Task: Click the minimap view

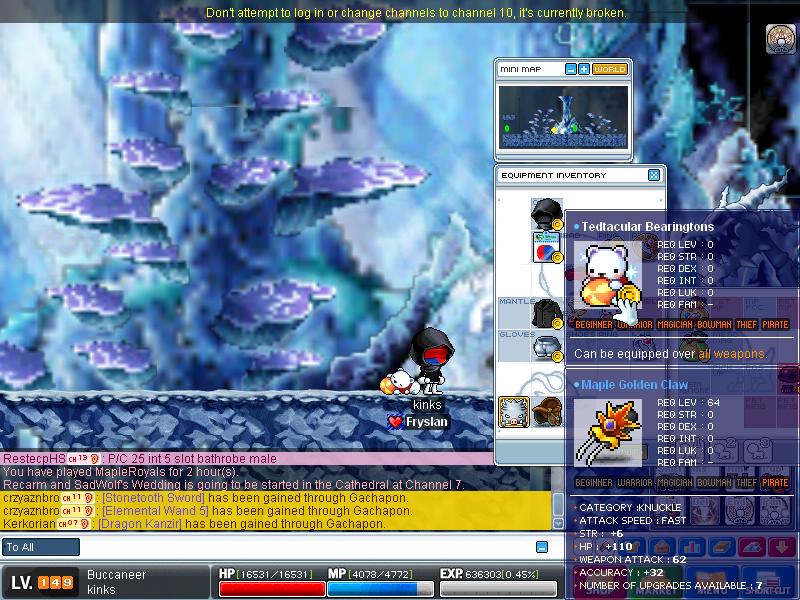Action: pyautogui.click(x=564, y=116)
